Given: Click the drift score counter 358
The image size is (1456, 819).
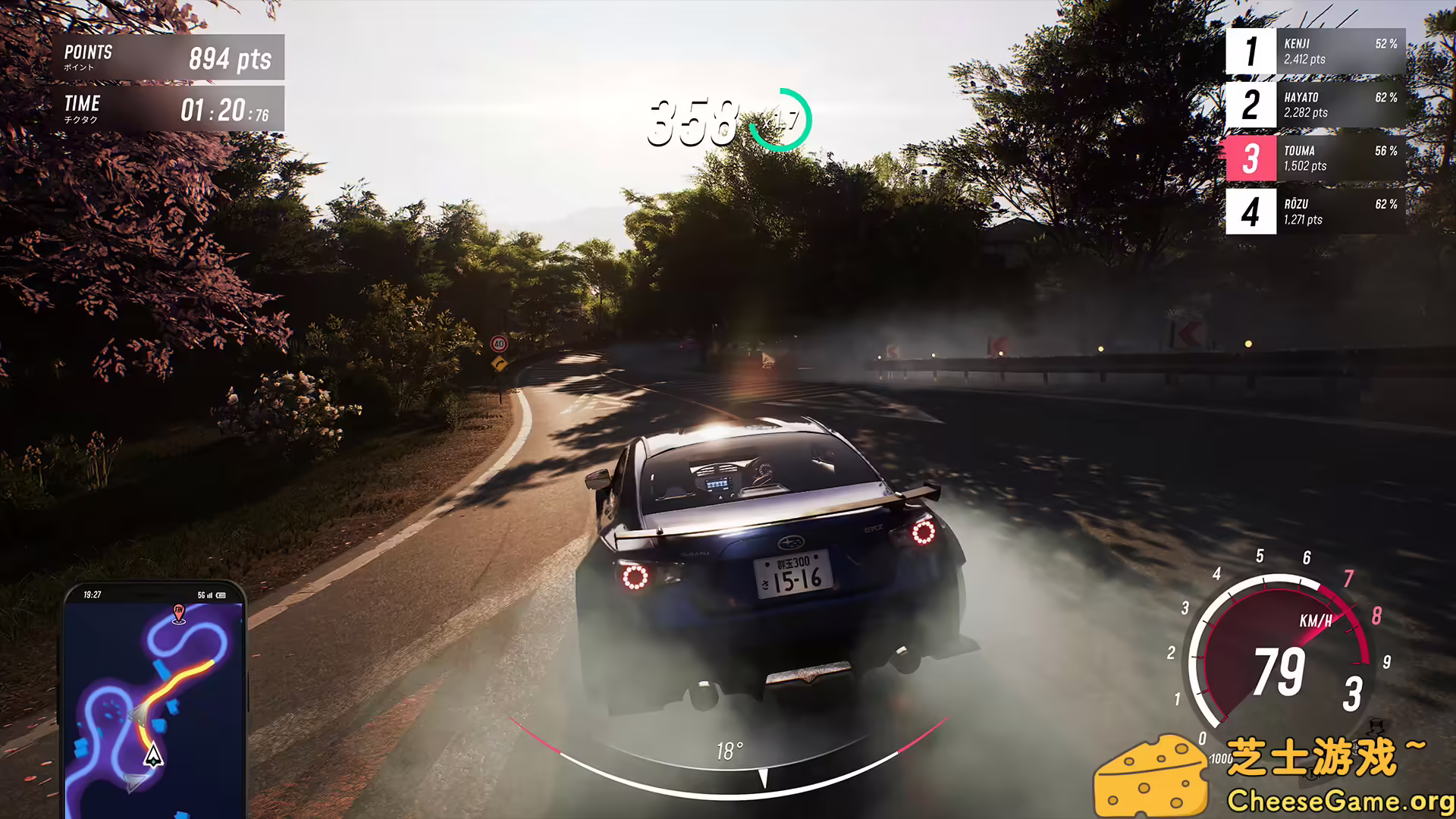Looking at the screenshot, I should coord(694,121).
